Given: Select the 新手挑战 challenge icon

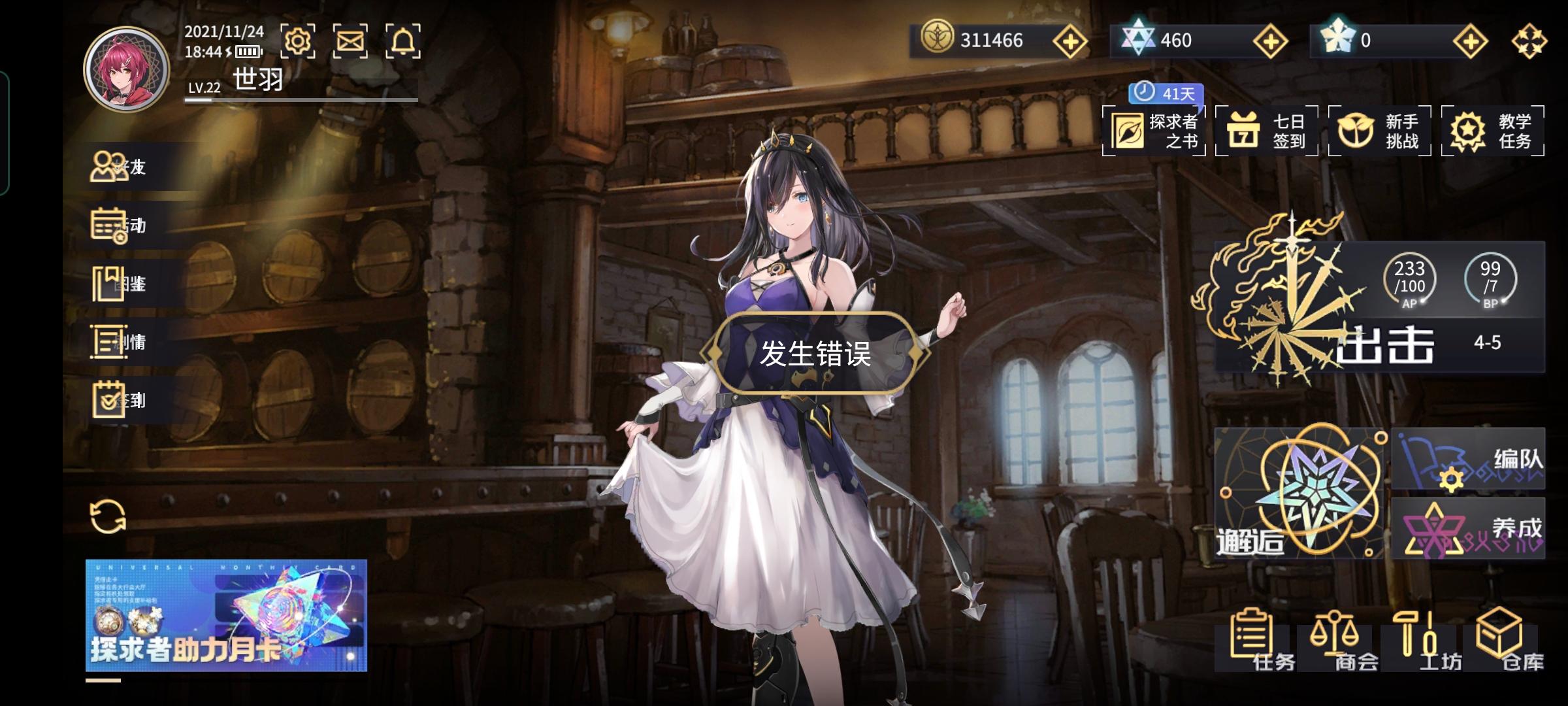Looking at the screenshot, I should tap(1379, 130).
